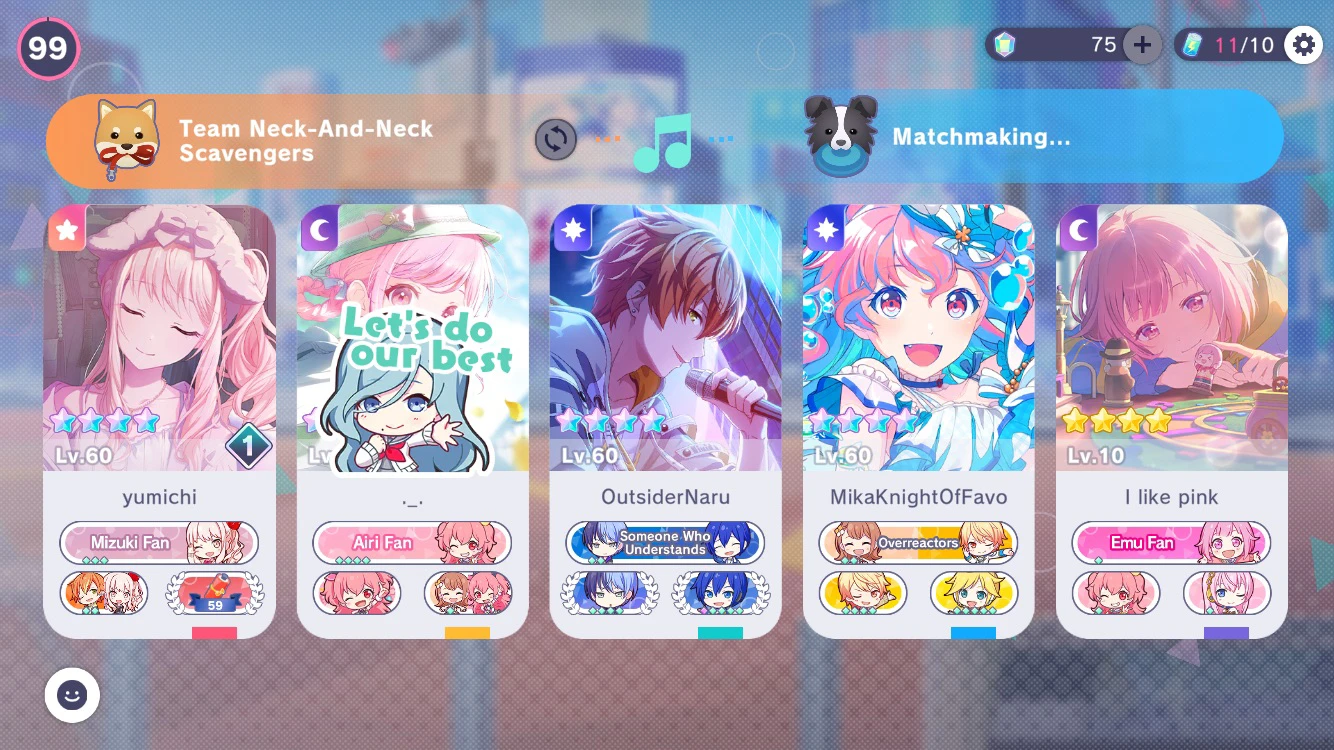Click the rank 59 emblem on yumichi's card
Screen dimensions: 1334x750
(x=214, y=592)
